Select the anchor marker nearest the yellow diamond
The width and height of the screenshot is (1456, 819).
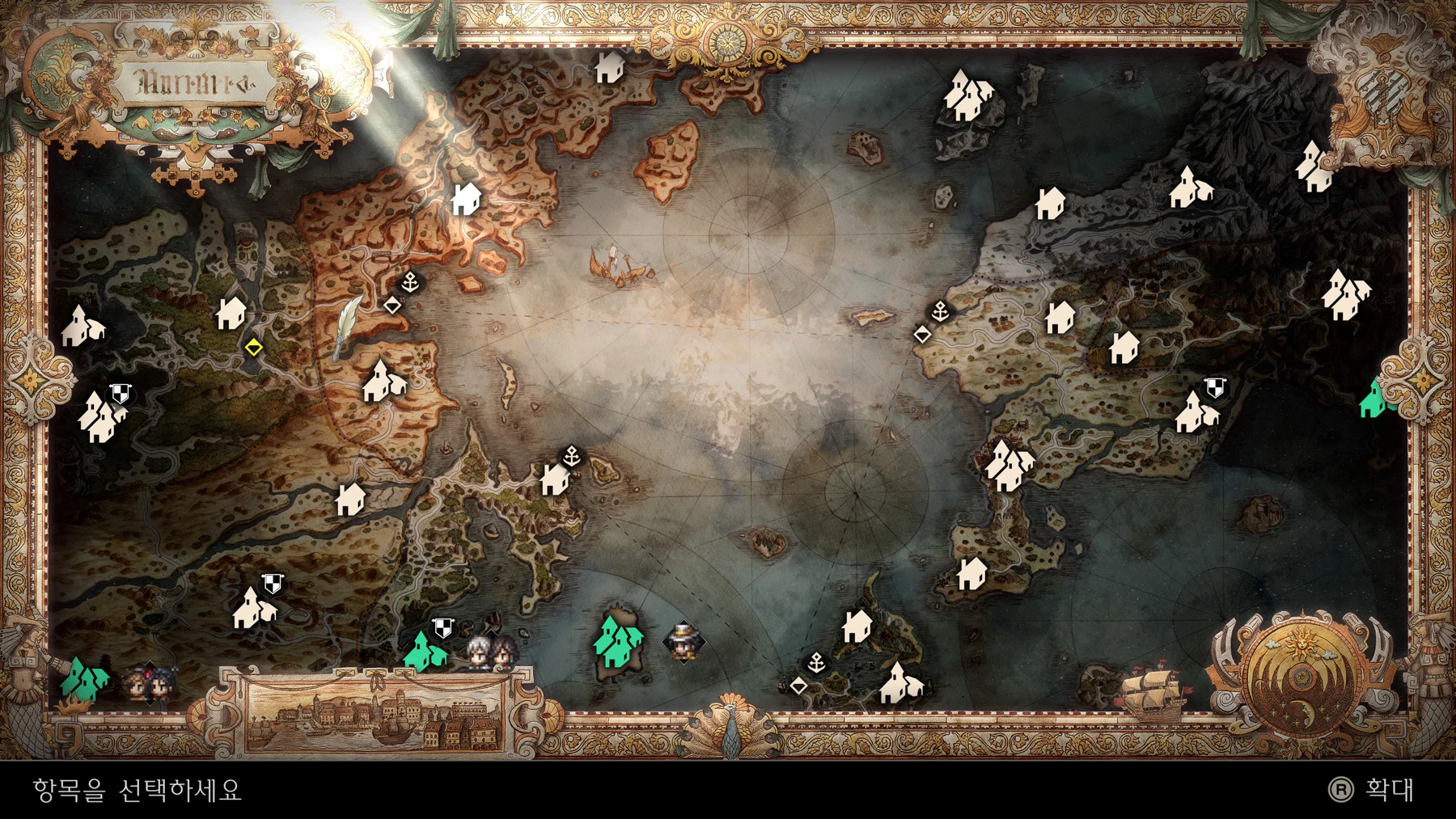click(x=411, y=282)
